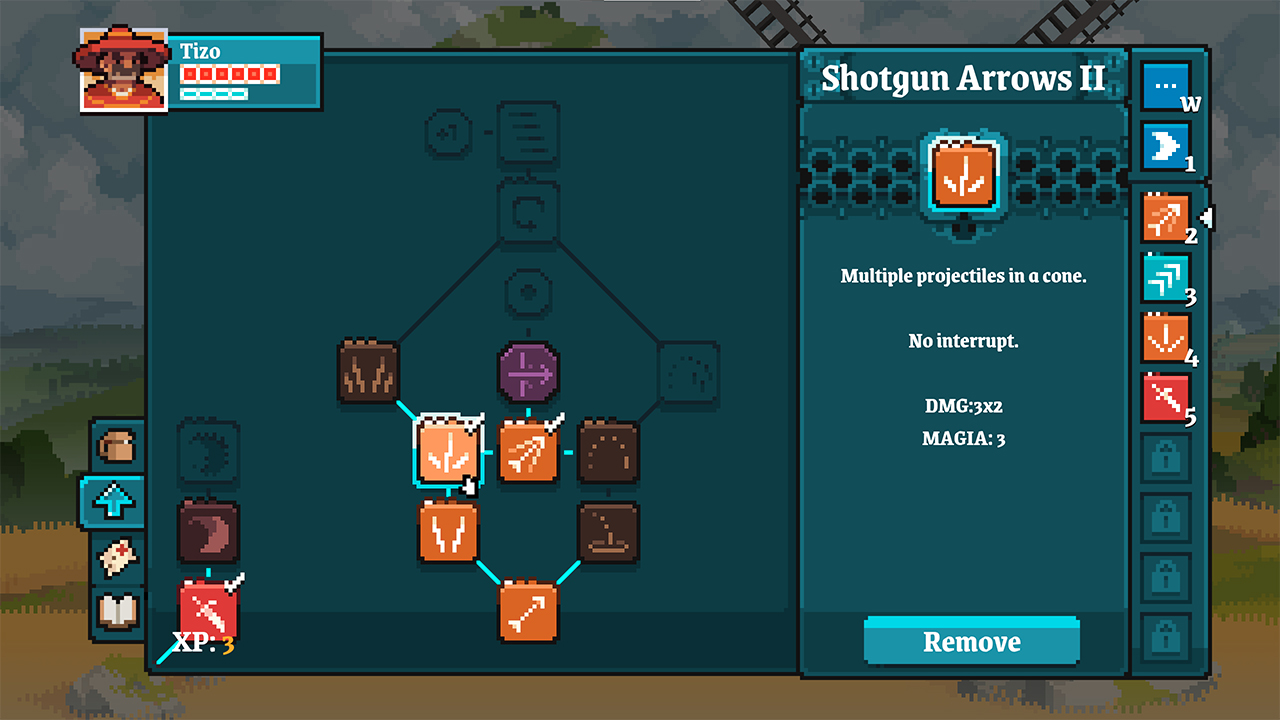Click the dark moon skill icon in the left column
The width and height of the screenshot is (1280, 720).
(209, 531)
